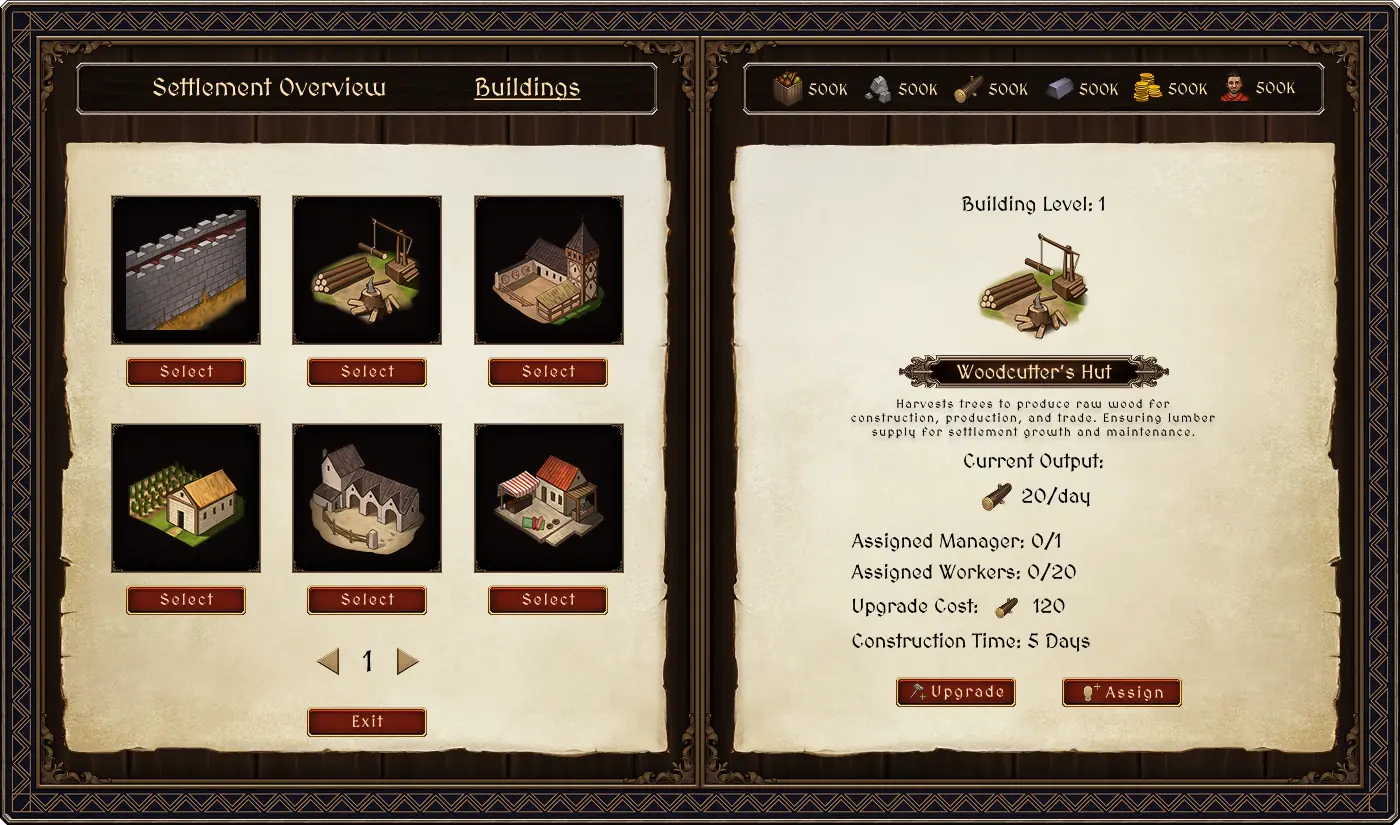
Task: Click the stone wall thumbnail
Action: pyautogui.click(x=186, y=270)
